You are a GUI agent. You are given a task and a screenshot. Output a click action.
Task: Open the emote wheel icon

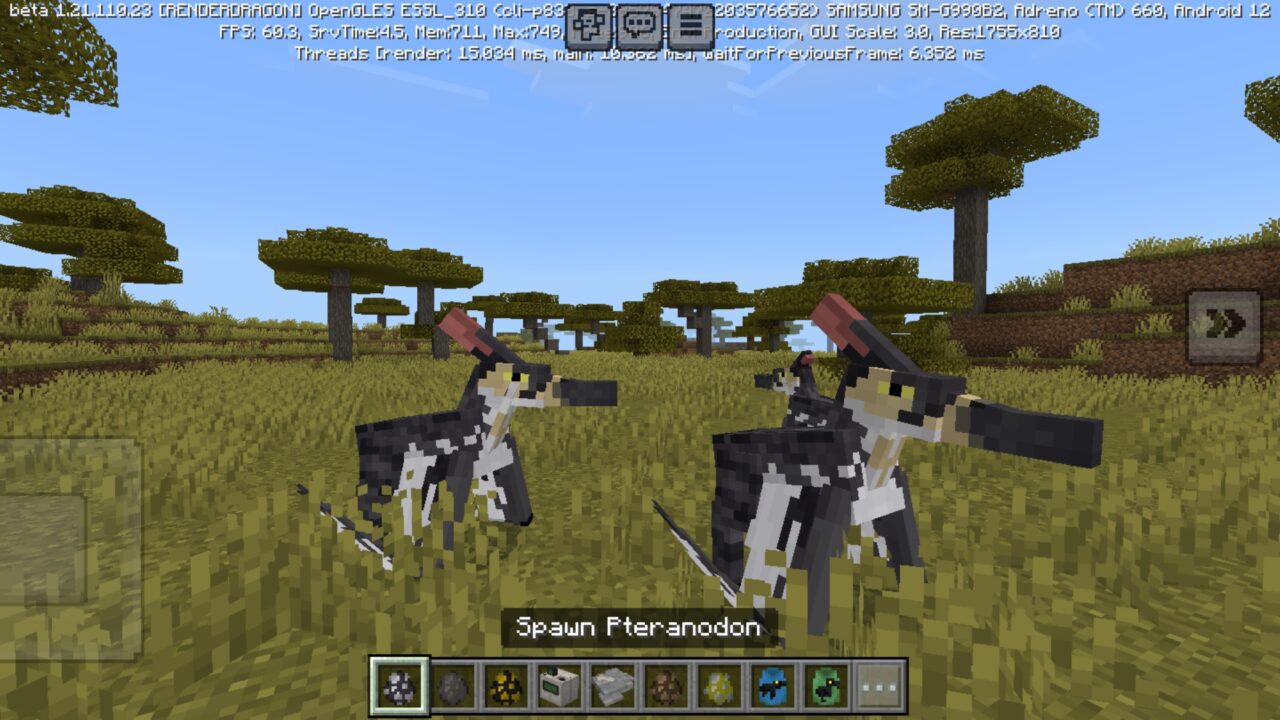[x=586, y=25]
